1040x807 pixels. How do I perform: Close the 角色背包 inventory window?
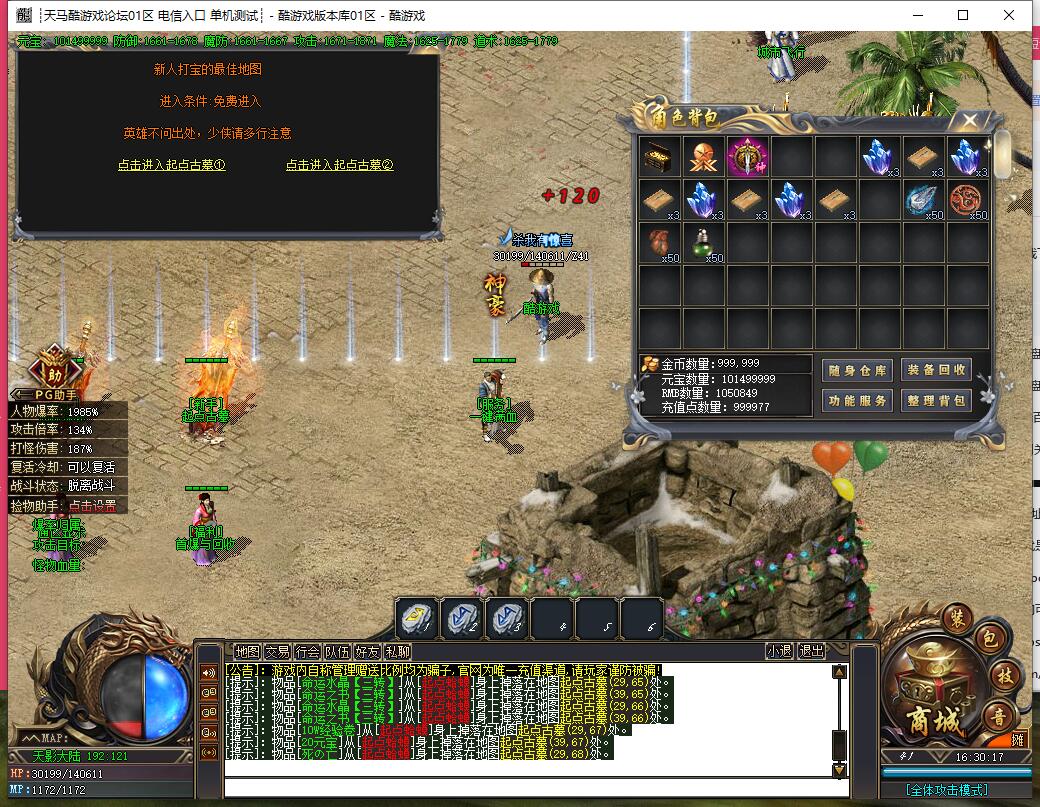969,120
